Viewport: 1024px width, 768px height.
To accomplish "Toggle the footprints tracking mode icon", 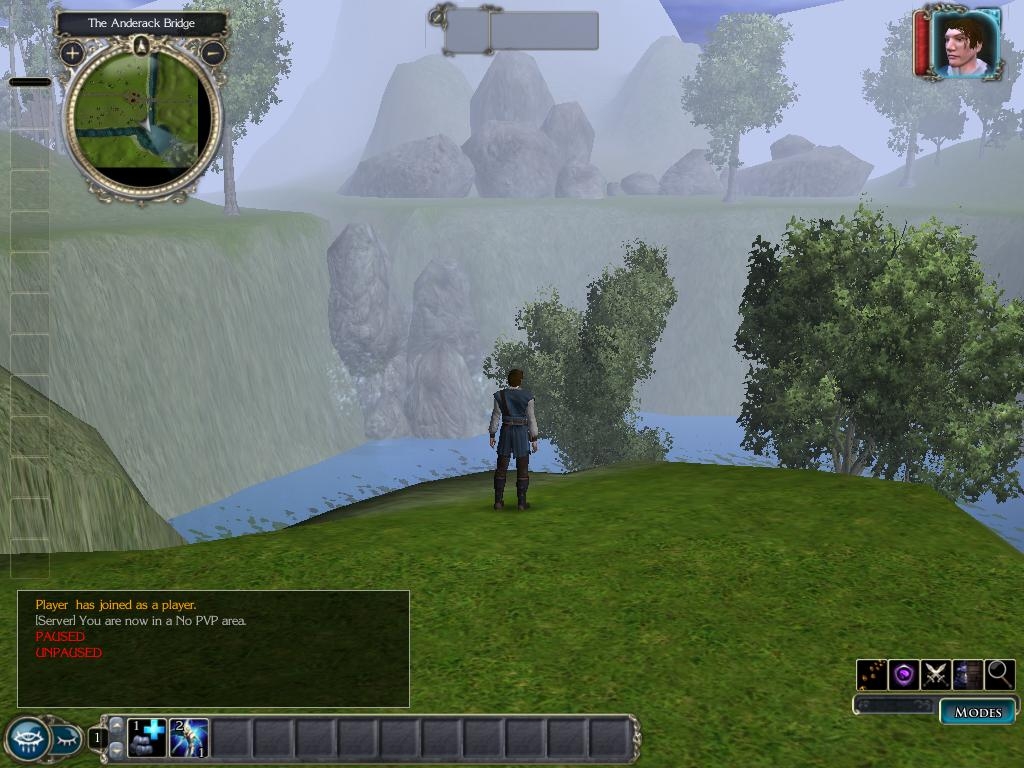I will [x=872, y=675].
